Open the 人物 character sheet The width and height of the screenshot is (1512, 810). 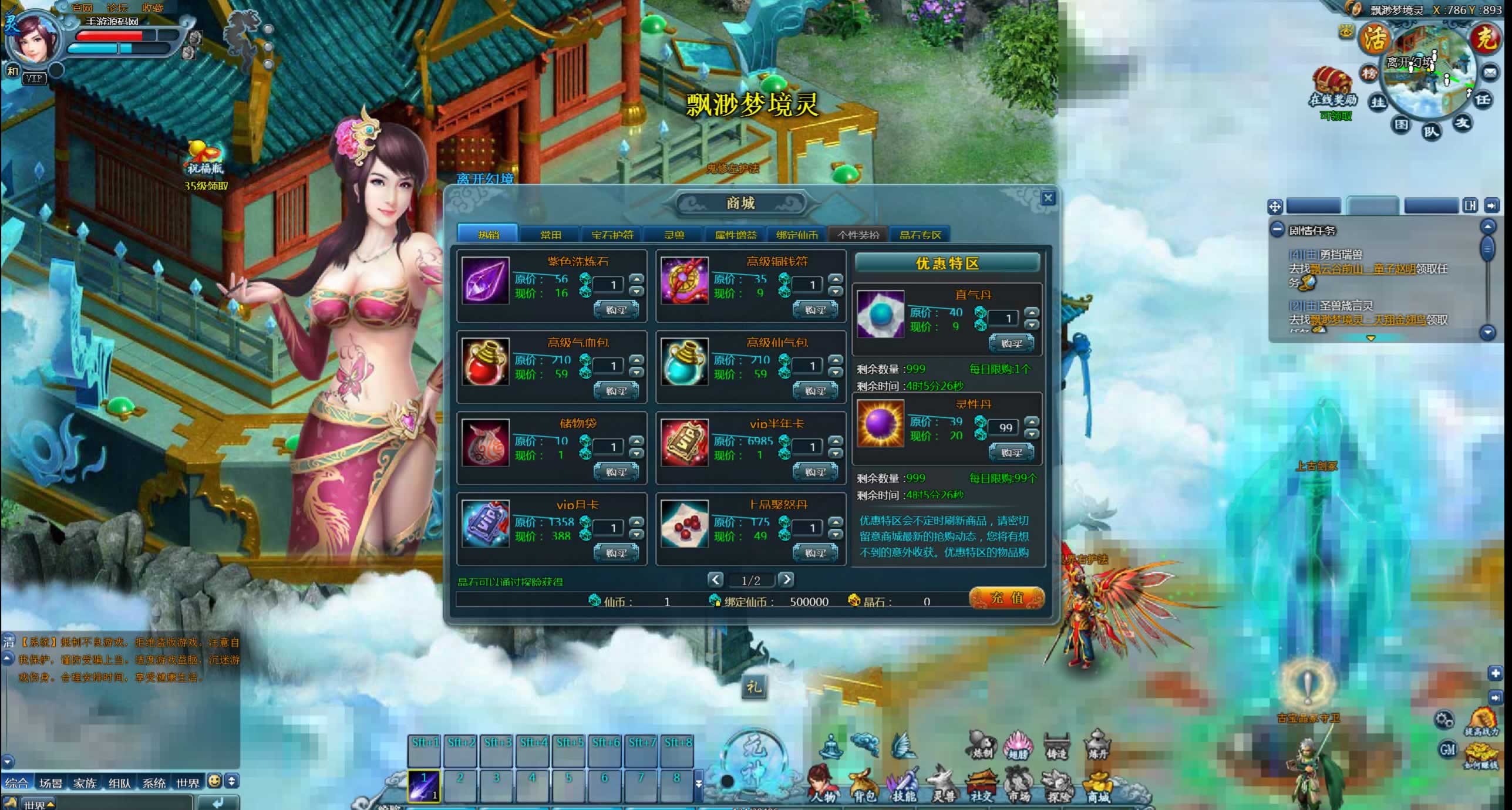click(x=823, y=785)
